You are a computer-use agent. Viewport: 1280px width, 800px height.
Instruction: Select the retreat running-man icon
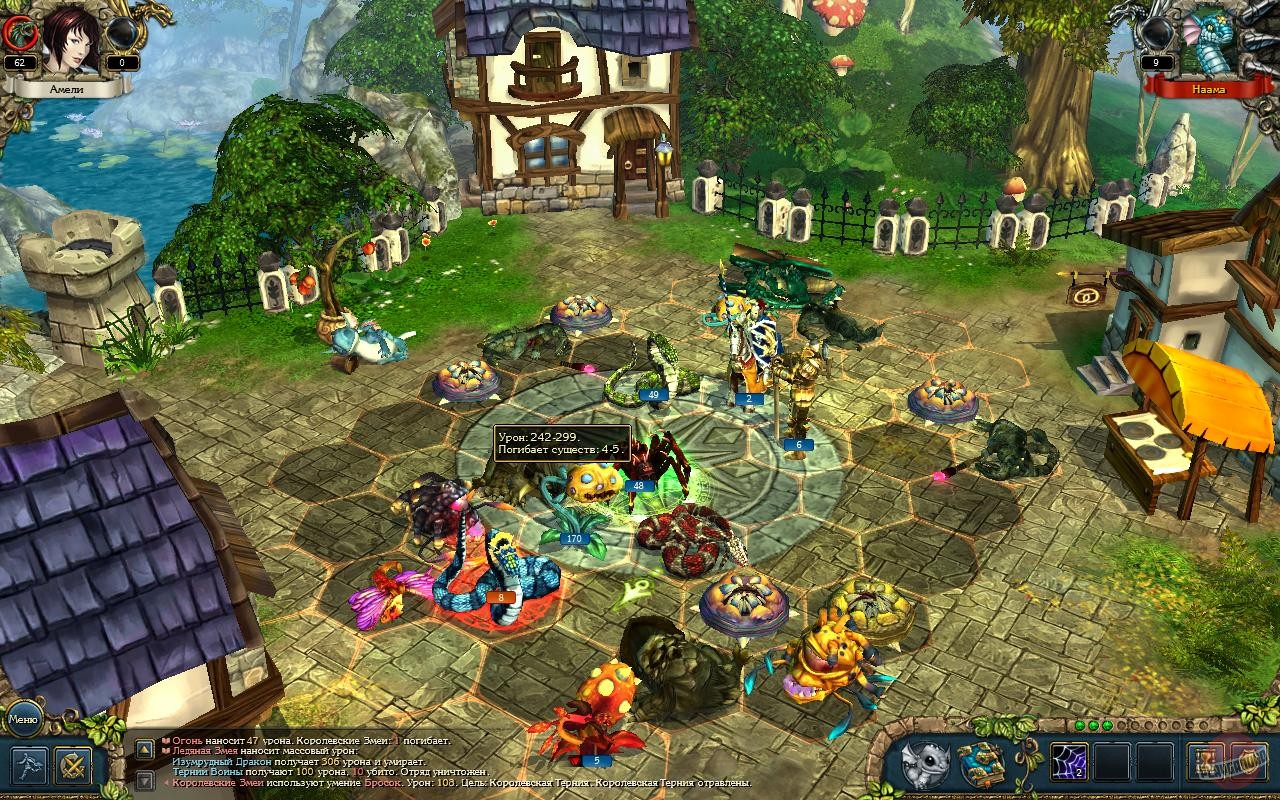click(30, 765)
